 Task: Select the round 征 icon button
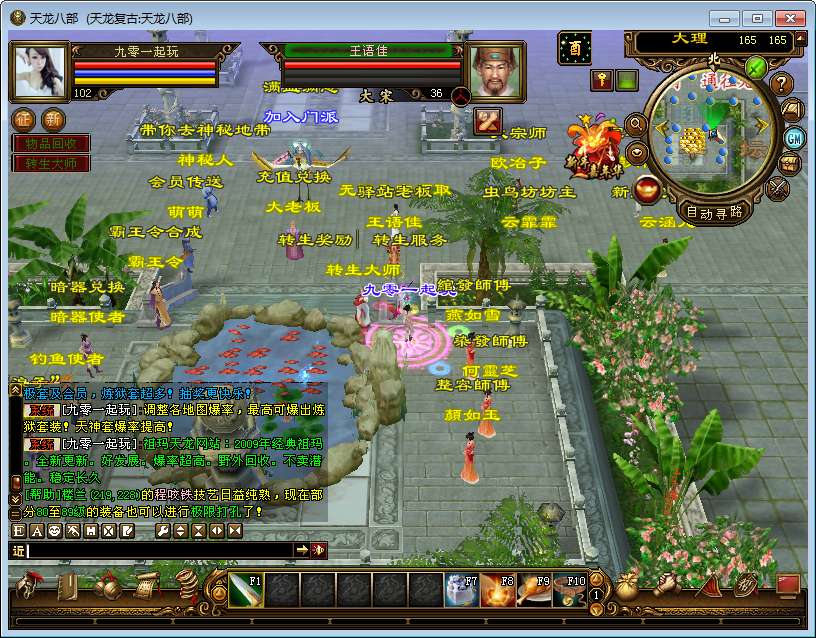click(23, 119)
